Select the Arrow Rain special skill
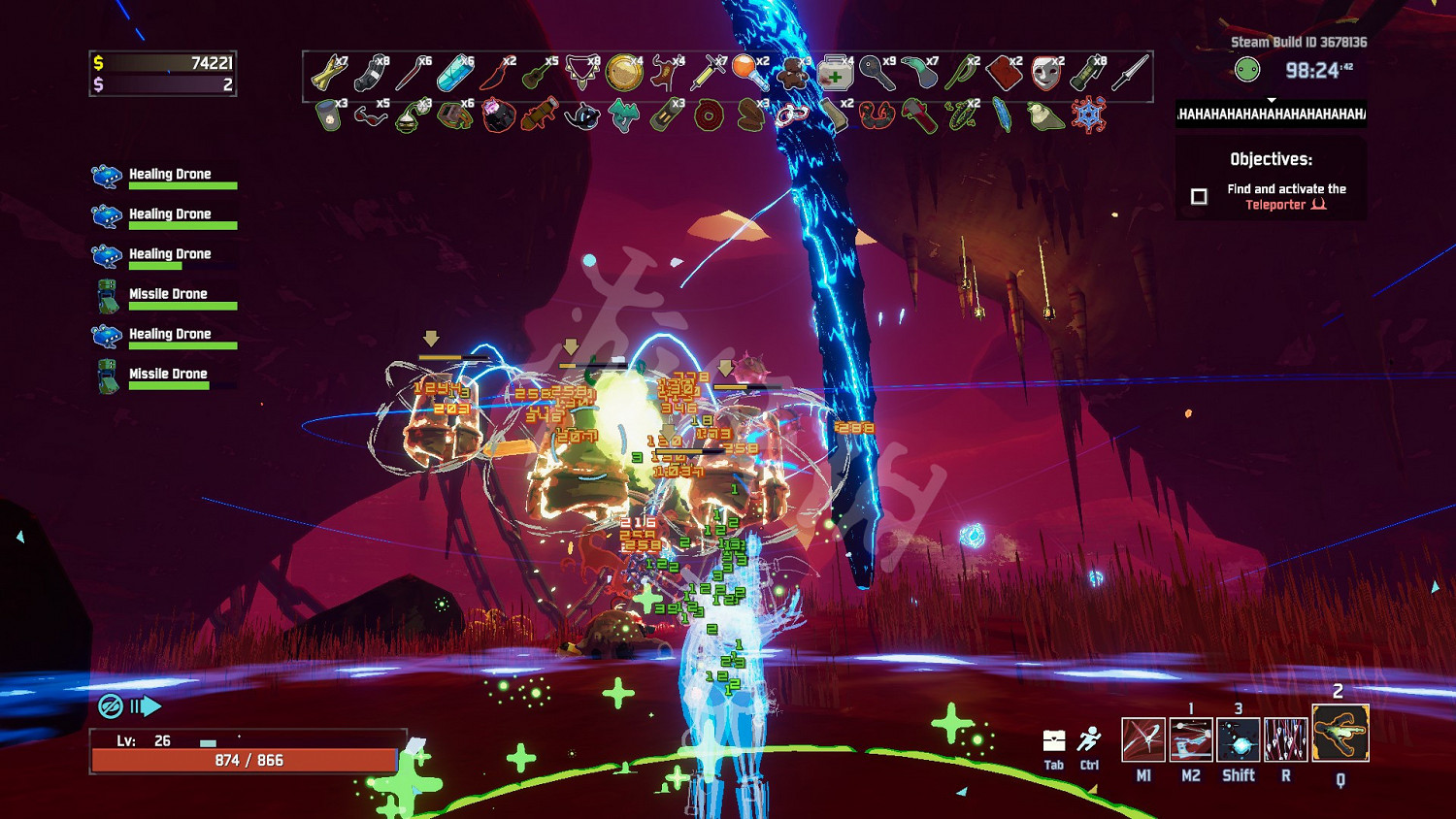This screenshot has height=819, width=1456. [1286, 739]
